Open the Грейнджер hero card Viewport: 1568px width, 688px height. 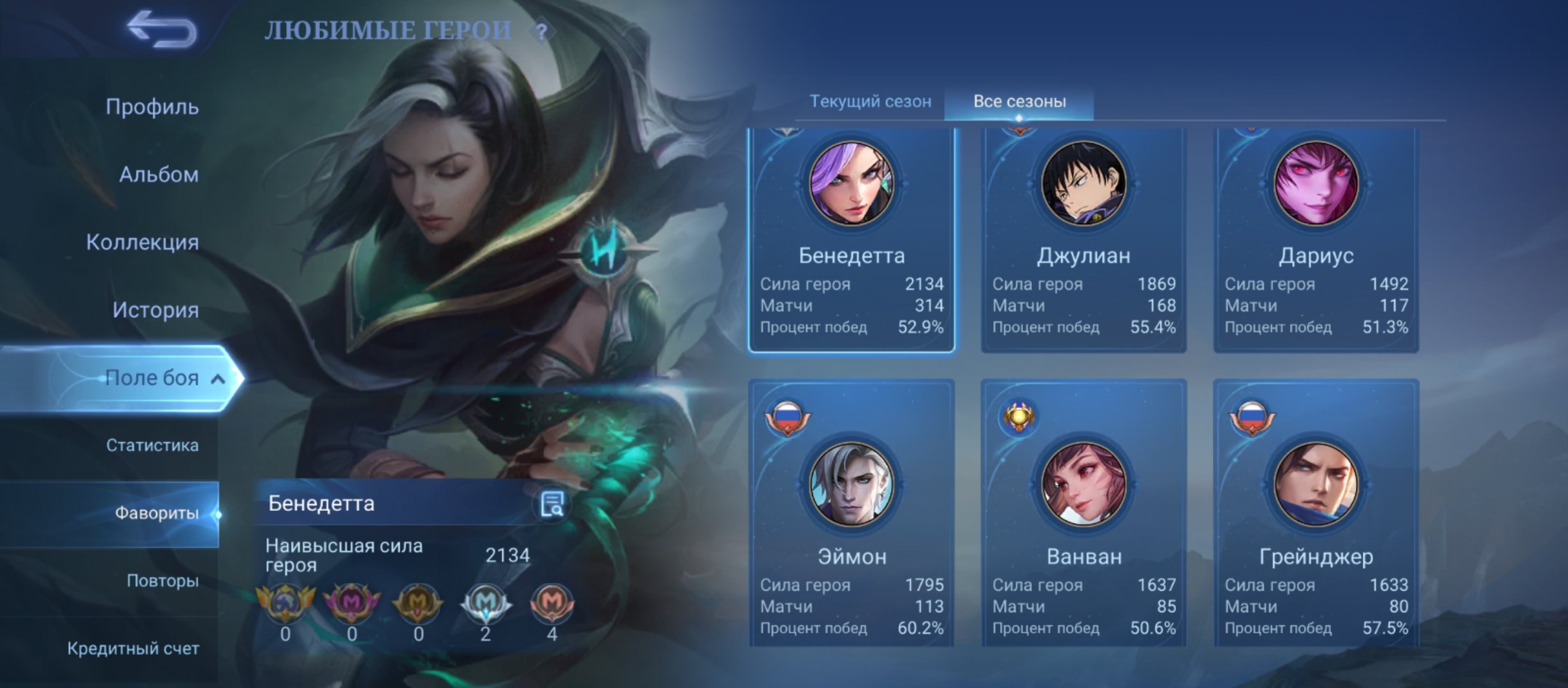1316,513
